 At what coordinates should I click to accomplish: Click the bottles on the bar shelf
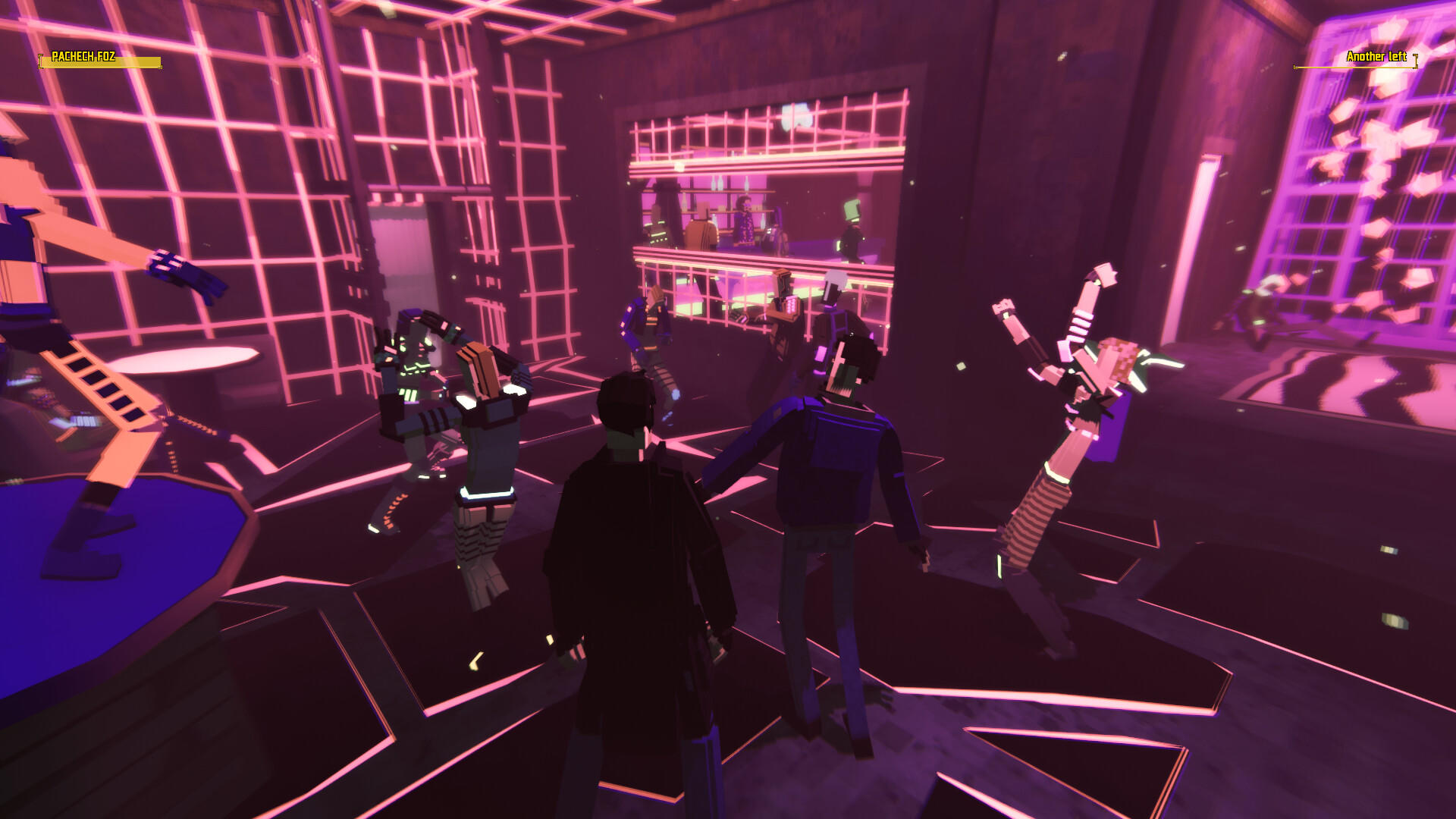click(x=717, y=184)
